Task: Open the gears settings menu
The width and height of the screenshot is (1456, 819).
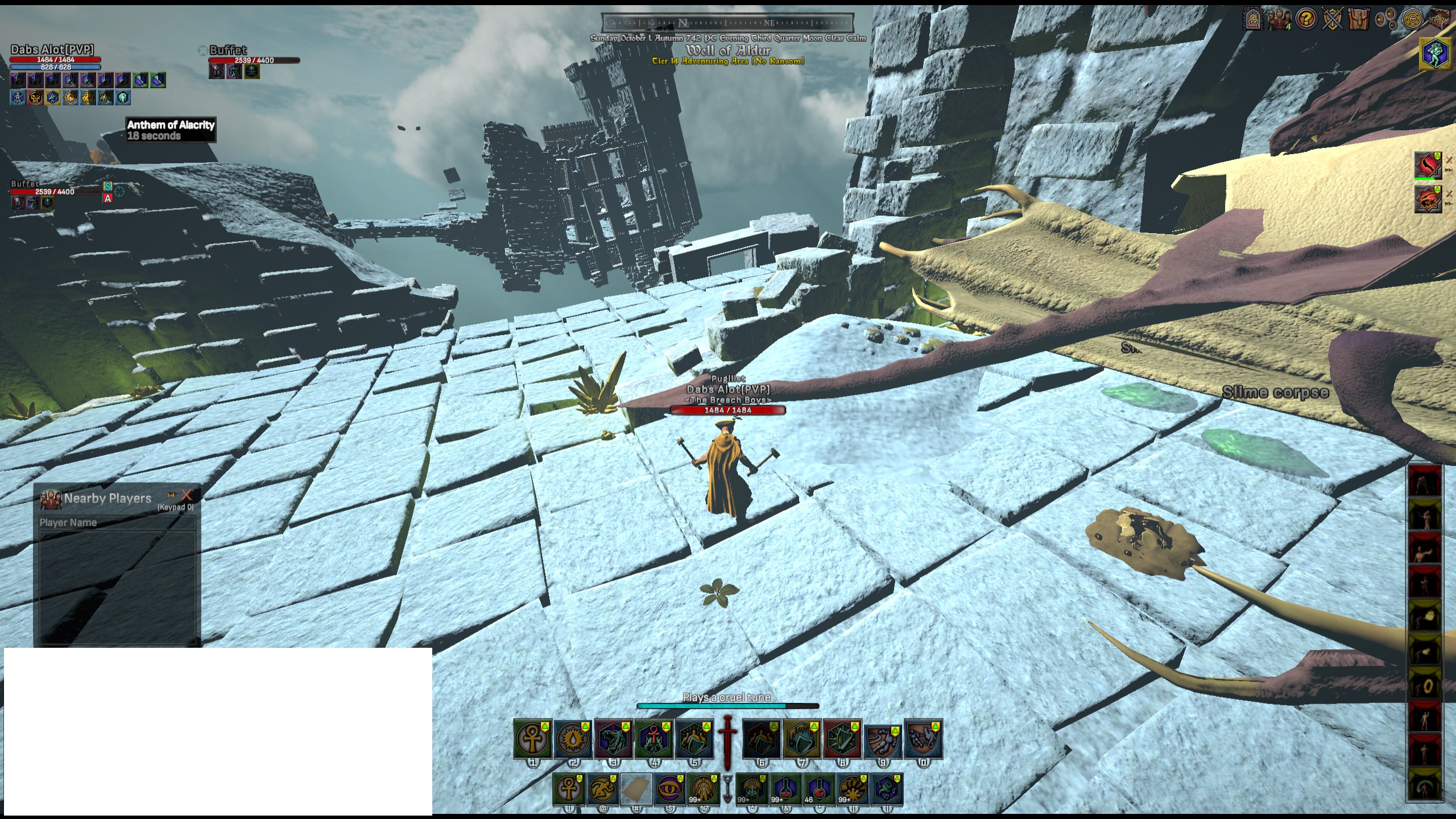Action: coord(1386,20)
